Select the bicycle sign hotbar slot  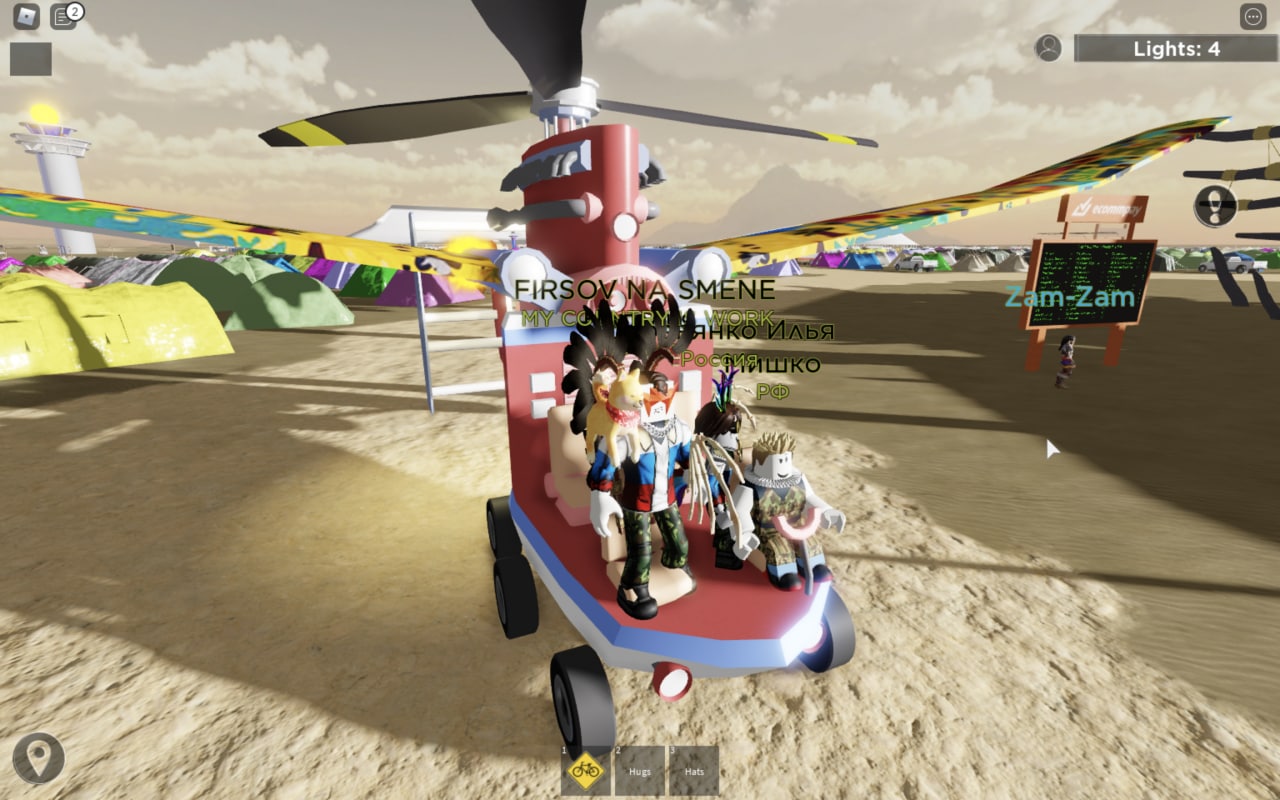coord(585,770)
